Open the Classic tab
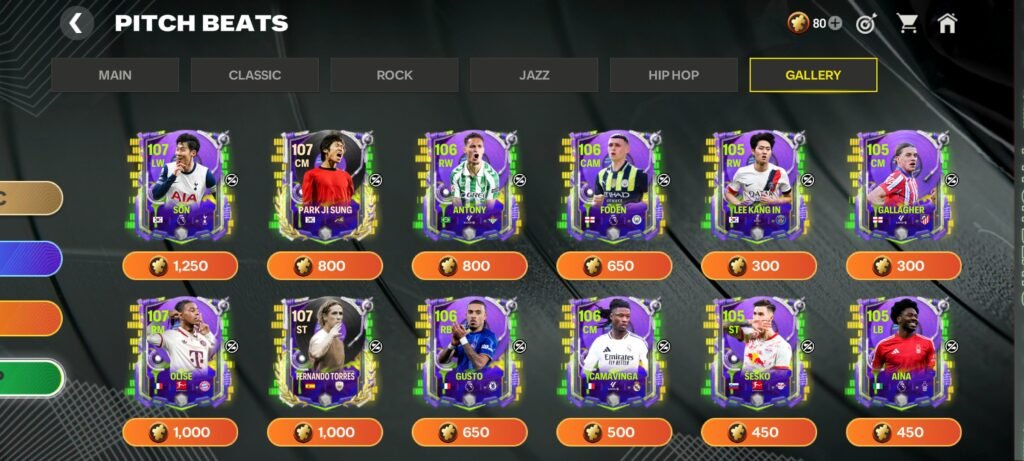 (x=255, y=75)
